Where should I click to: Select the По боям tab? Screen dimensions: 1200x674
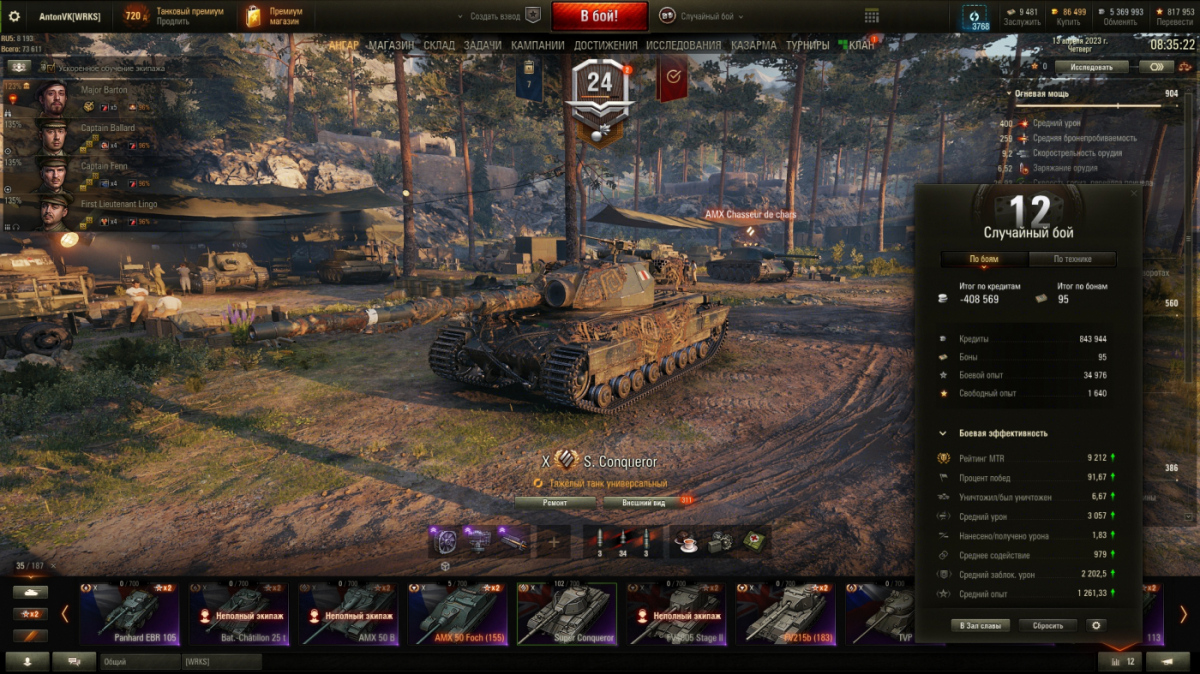tap(984, 259)
